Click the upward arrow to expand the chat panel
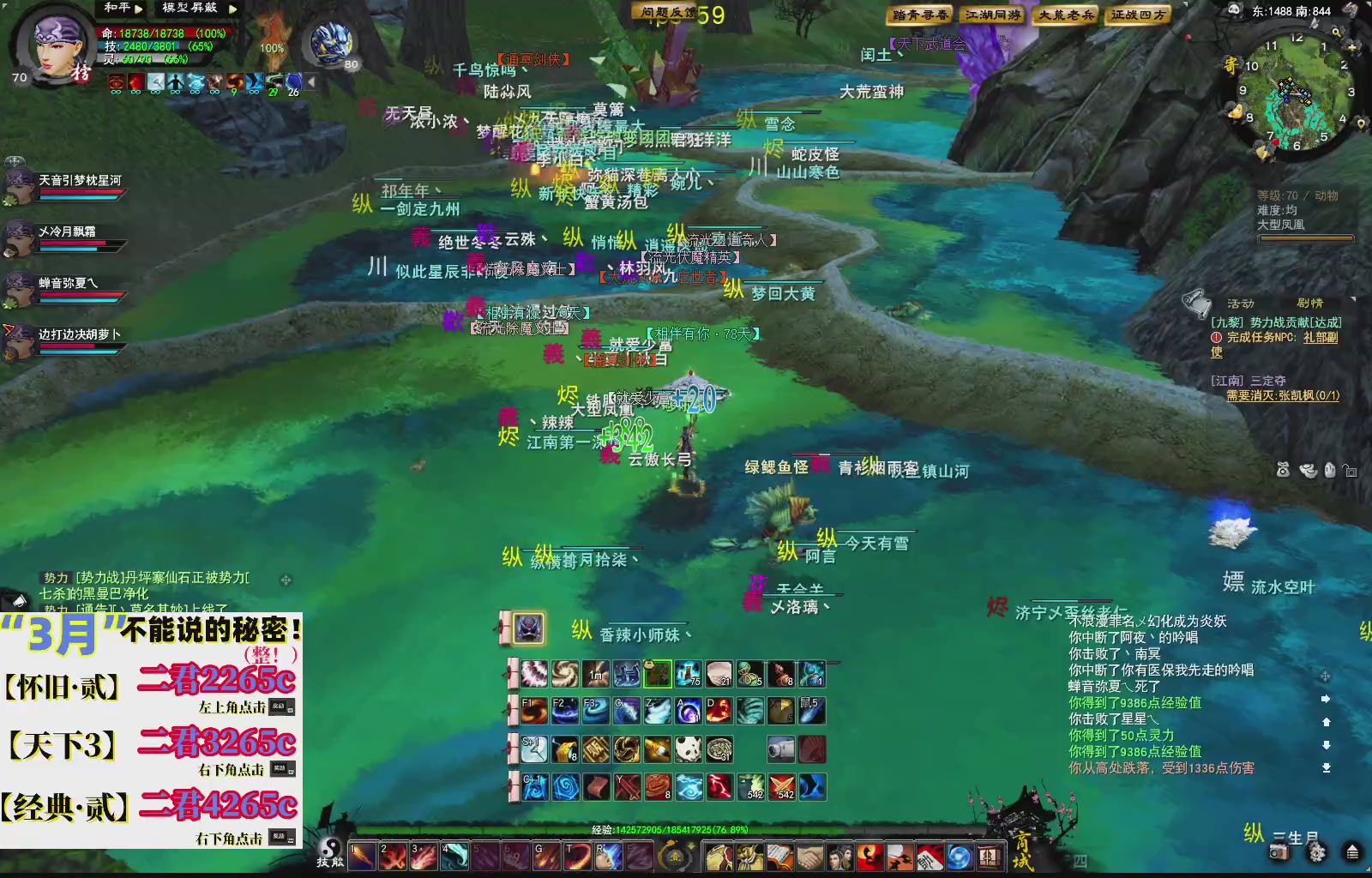Image resolution: width=1372 pixels, height=878 pixels. pos(1327,723)
